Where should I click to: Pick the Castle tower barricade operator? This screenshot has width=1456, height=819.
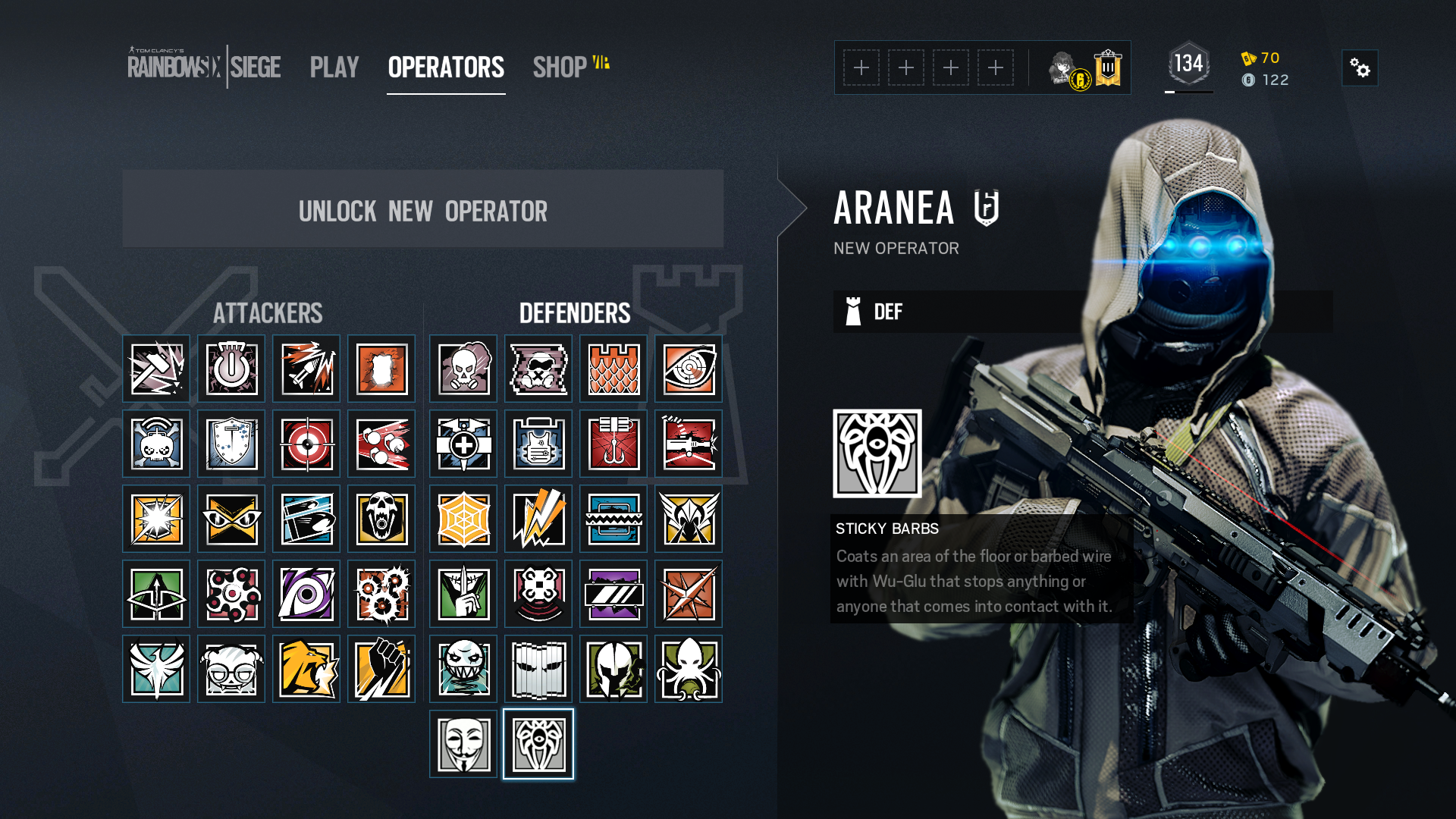pyautogui.click(x=613, y=369)
